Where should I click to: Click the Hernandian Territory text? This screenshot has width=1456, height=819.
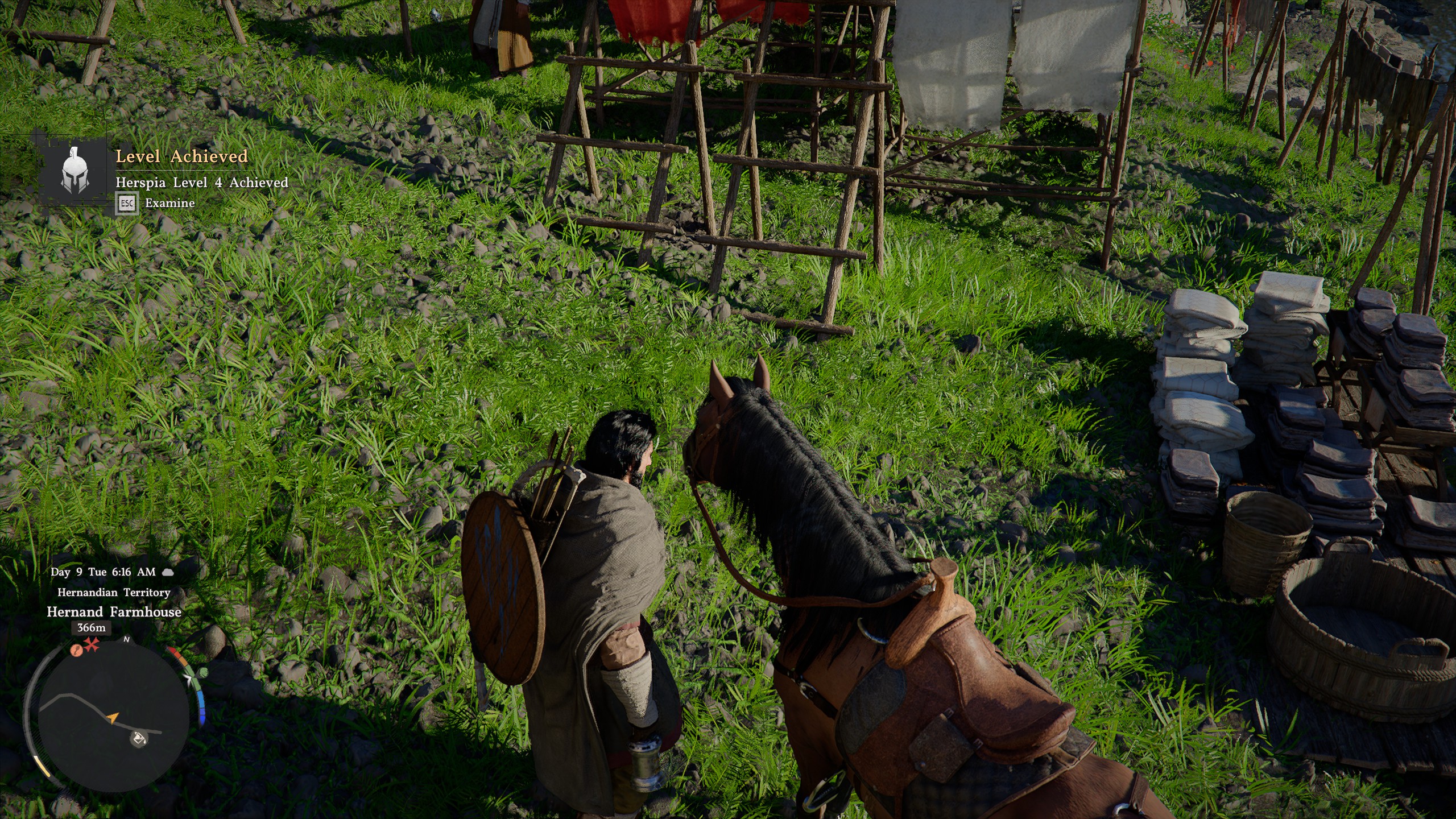pos(112,592)
